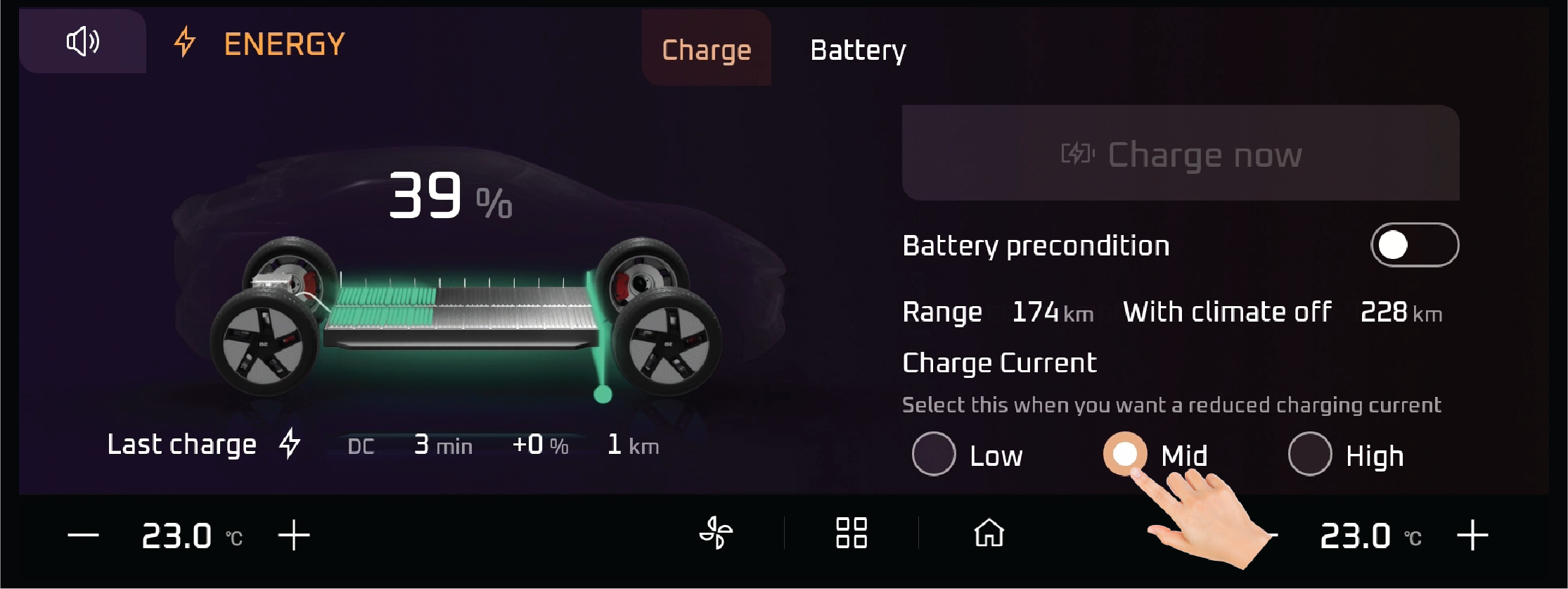1568x589 pixels.
Task: Increase right zone temperature
Action: (1472, 536)
